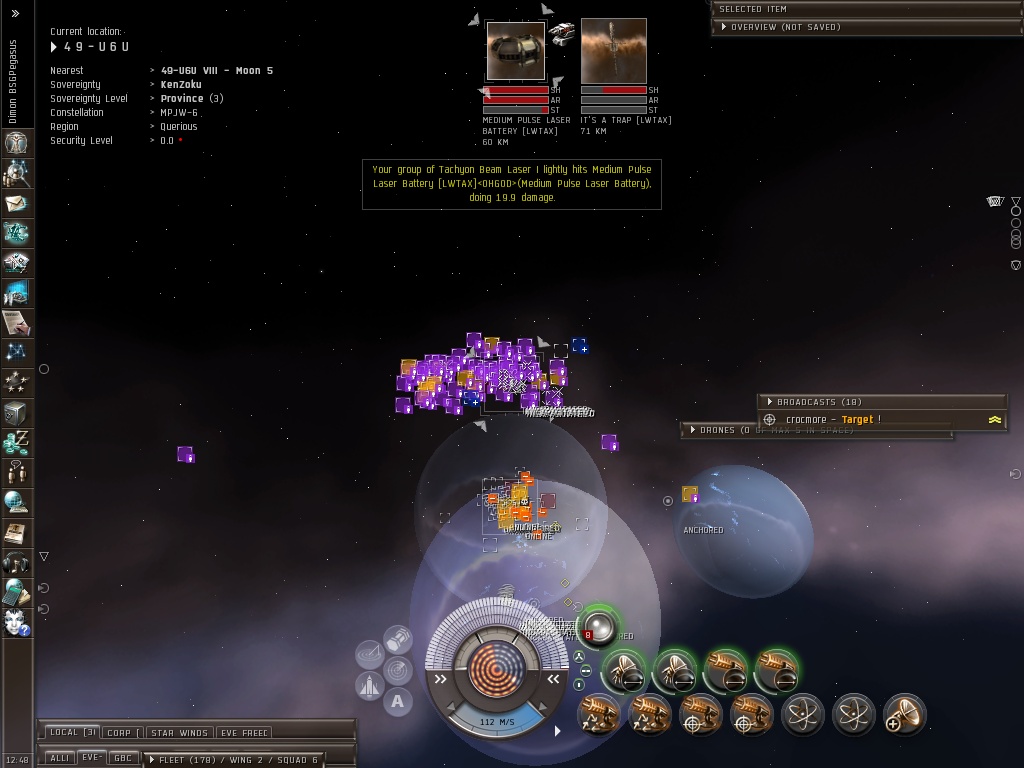This screenshot has height=768, width=1024.
Task: Open the Alli chat tab
Action: (x=59, y=758)
